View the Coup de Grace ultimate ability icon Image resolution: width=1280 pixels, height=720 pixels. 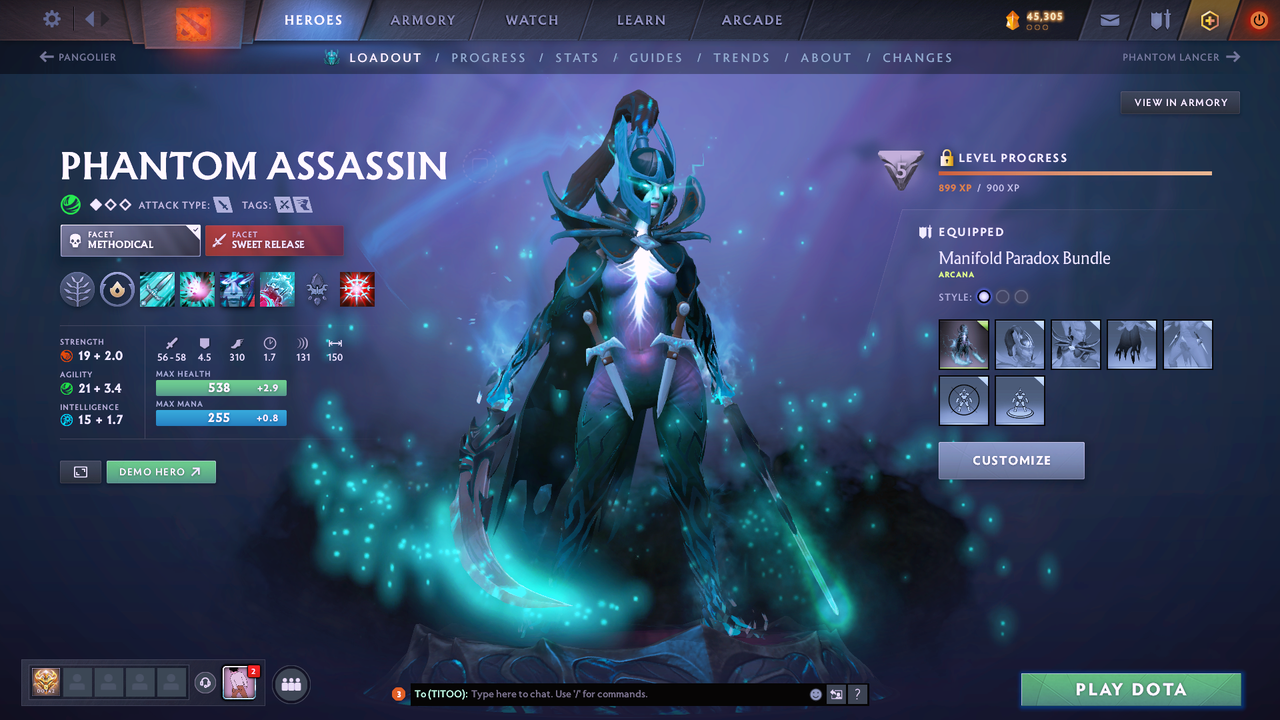[x=357, y=289]
